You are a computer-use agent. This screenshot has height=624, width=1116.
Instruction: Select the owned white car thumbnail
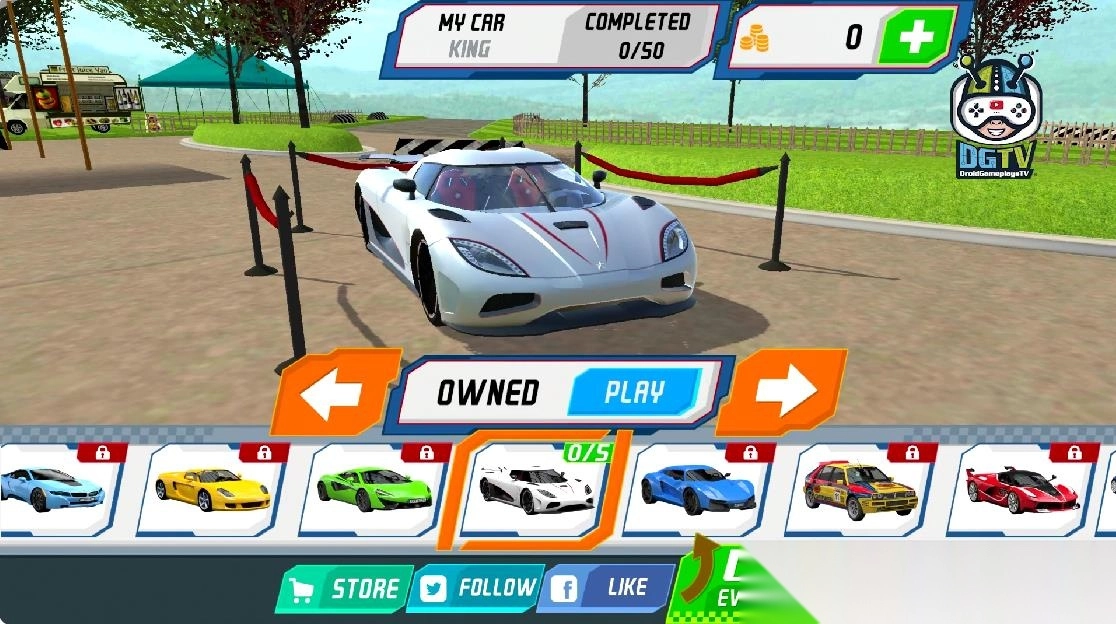coord(537,489)
